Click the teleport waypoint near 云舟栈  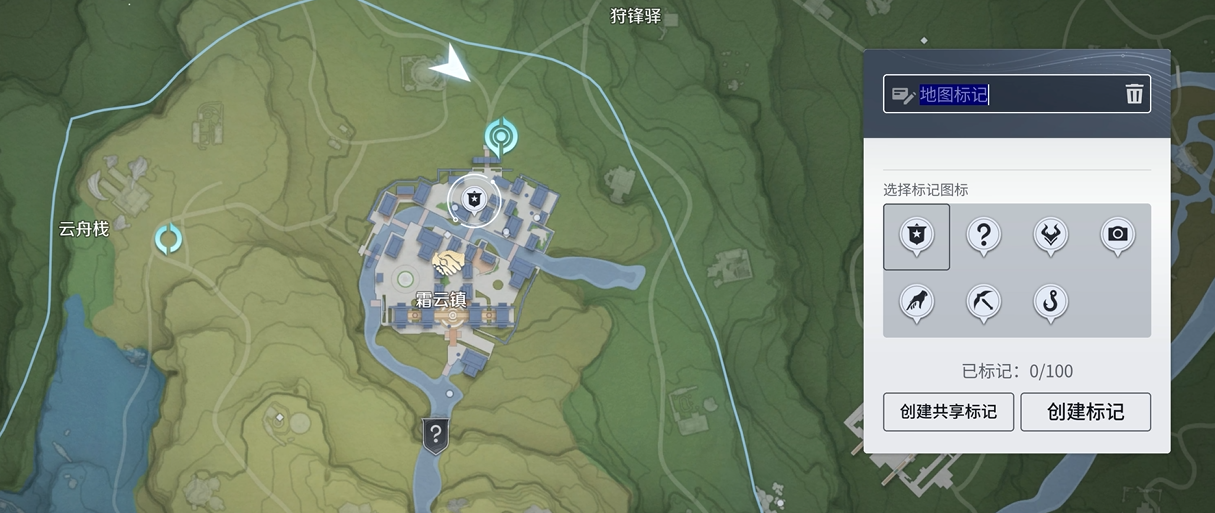[168, 239]
